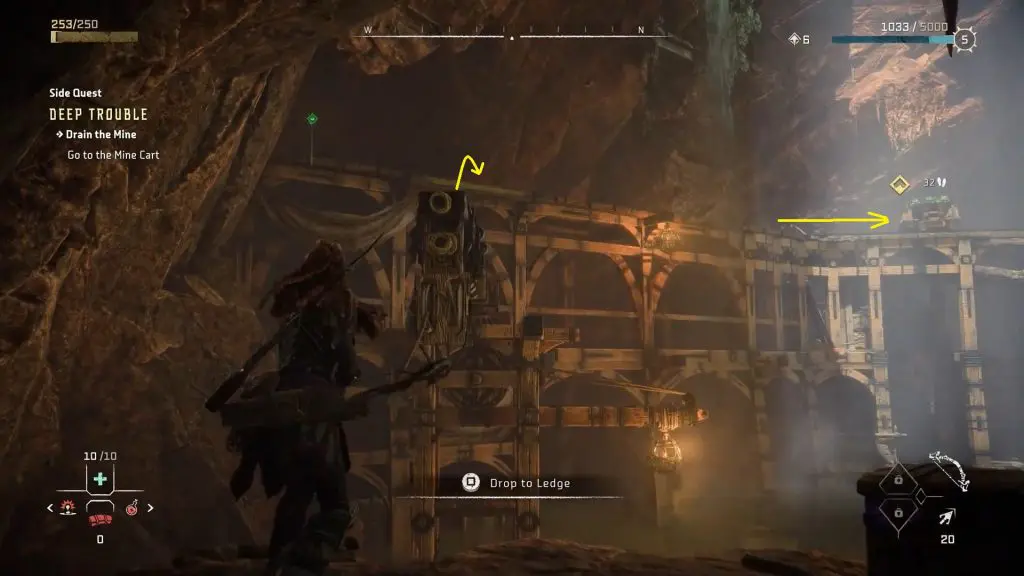Open the Deep Trouble side quest tracker
This screenshot has height=576, width=1024.
tap(98, 114)
